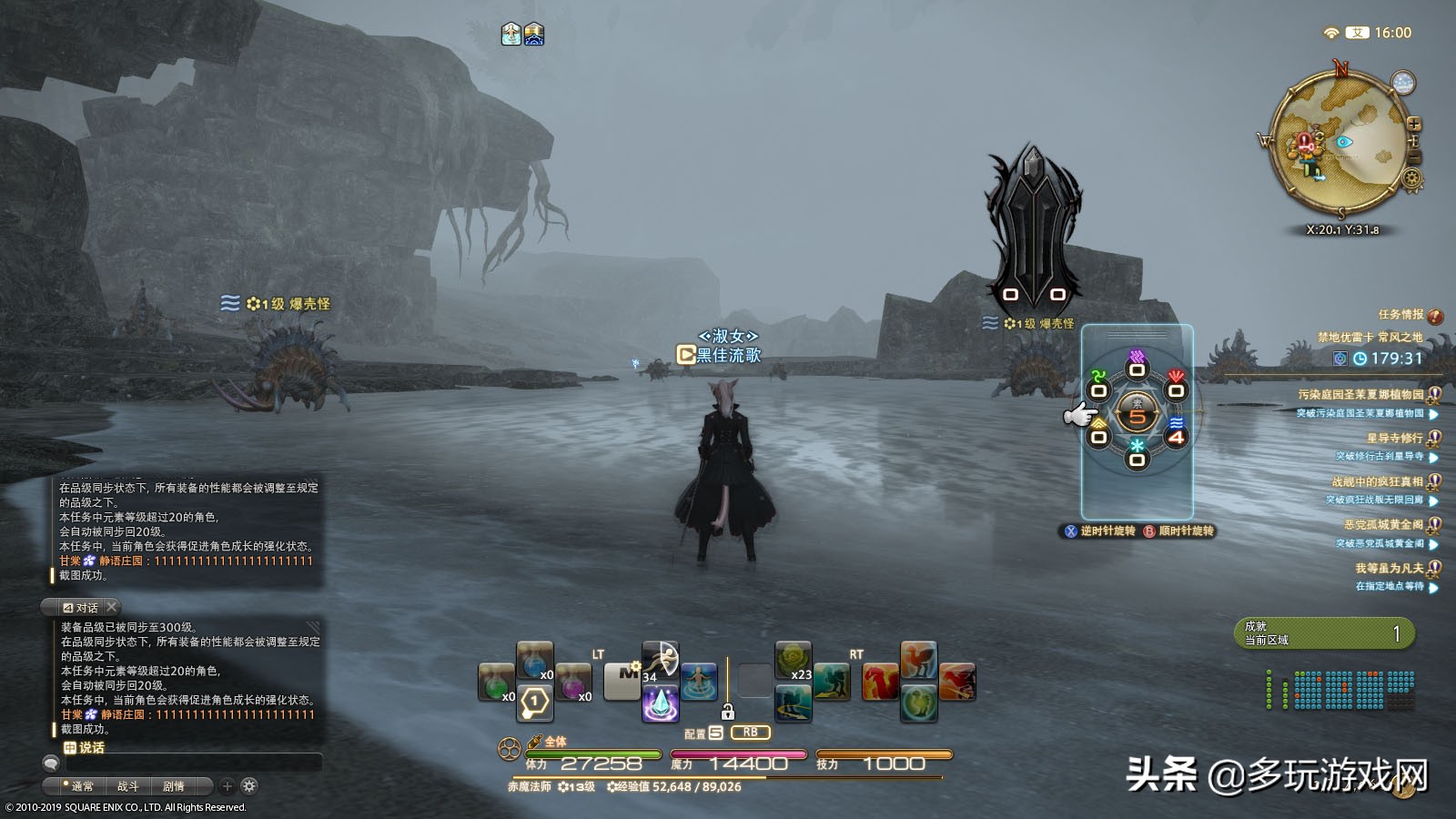The image size is (1456, 819).
Task: Zoom out the minimap
Action: 1414,157
